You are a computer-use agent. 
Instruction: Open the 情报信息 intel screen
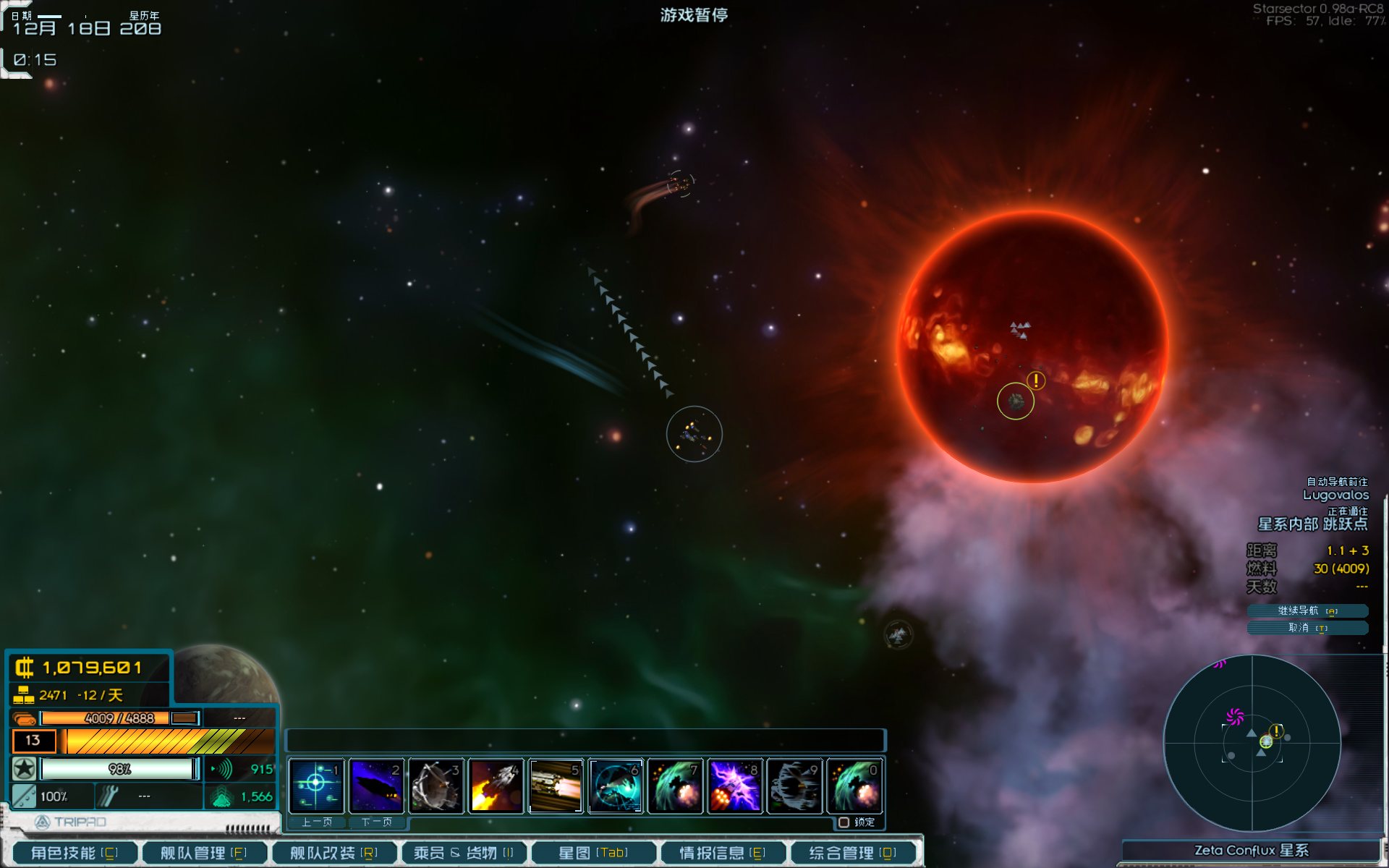722,853
